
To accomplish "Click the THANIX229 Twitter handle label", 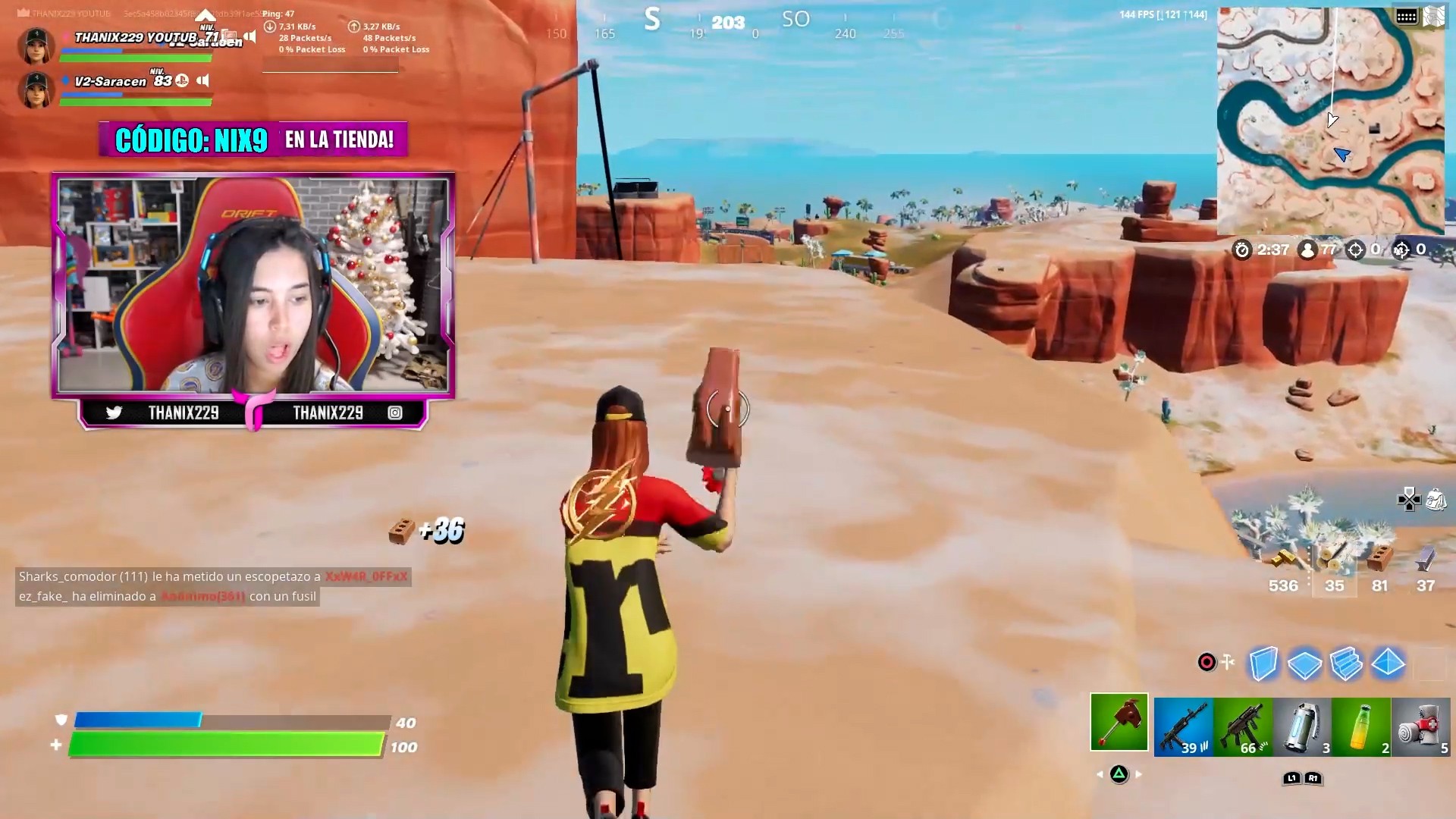I will coord(183,413).
